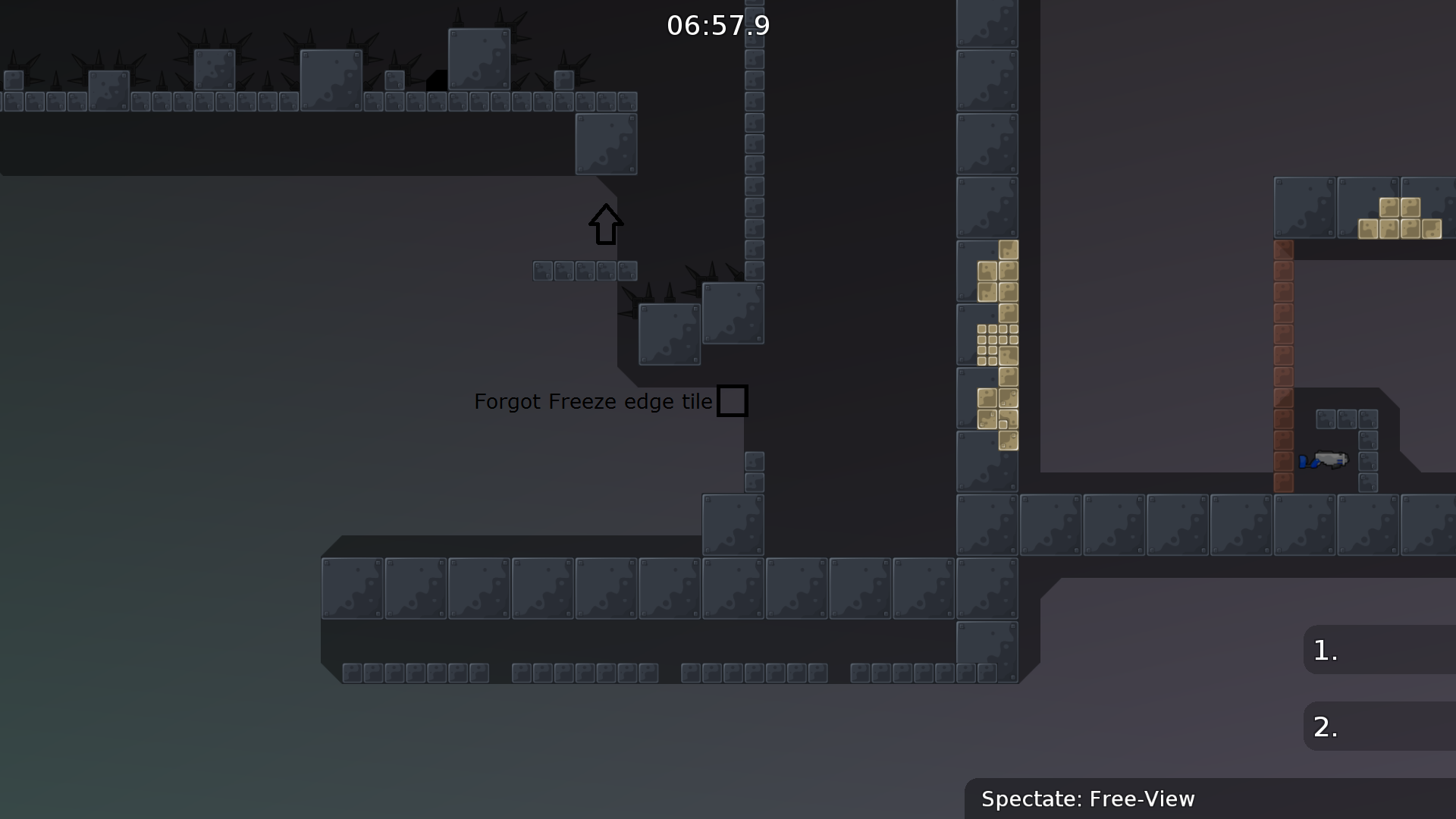Click the small freeze tiles strip below the arrow

tap(584, 270)
